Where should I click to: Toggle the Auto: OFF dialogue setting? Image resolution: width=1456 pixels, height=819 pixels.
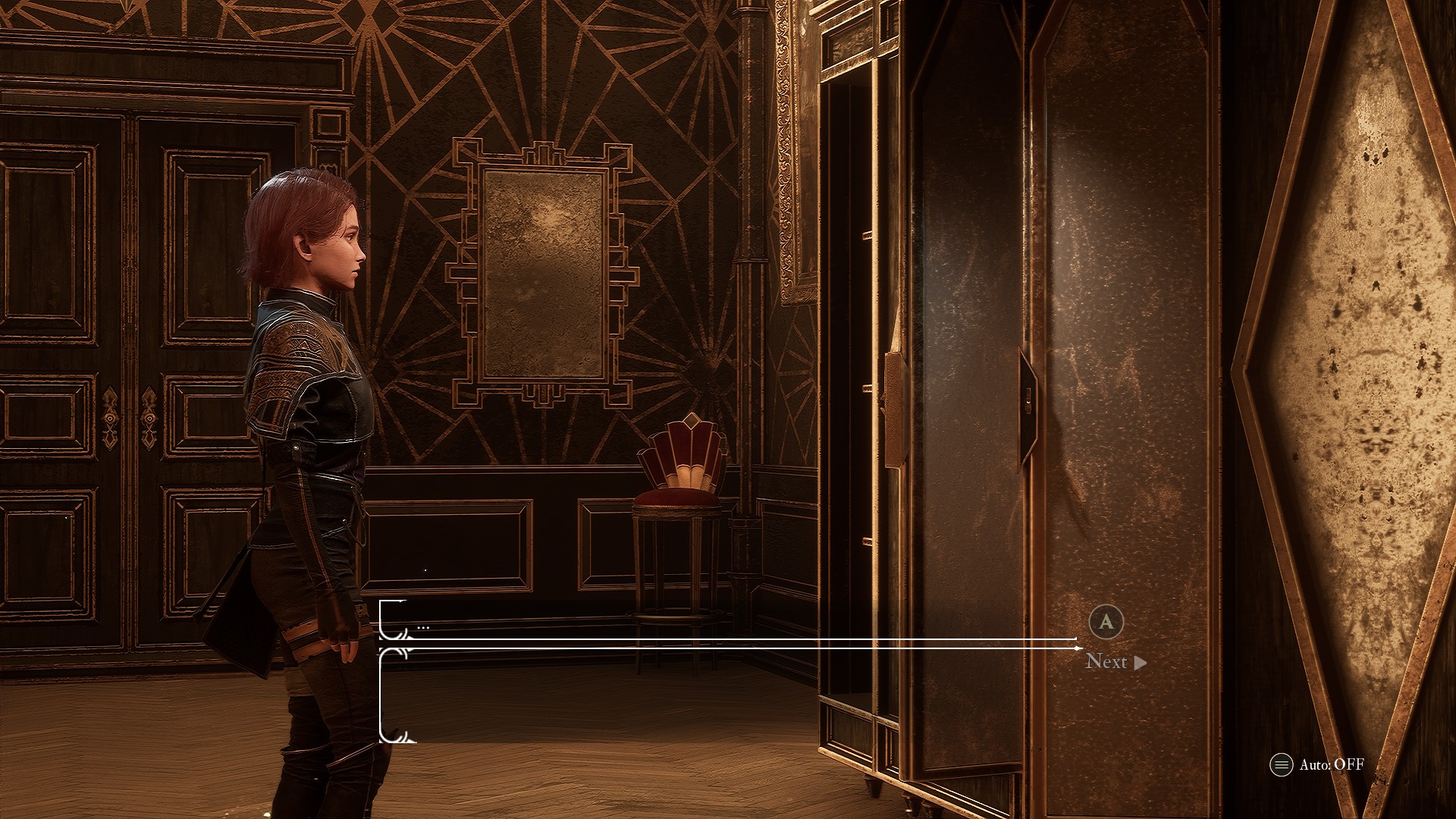(x=1317, y=764)
